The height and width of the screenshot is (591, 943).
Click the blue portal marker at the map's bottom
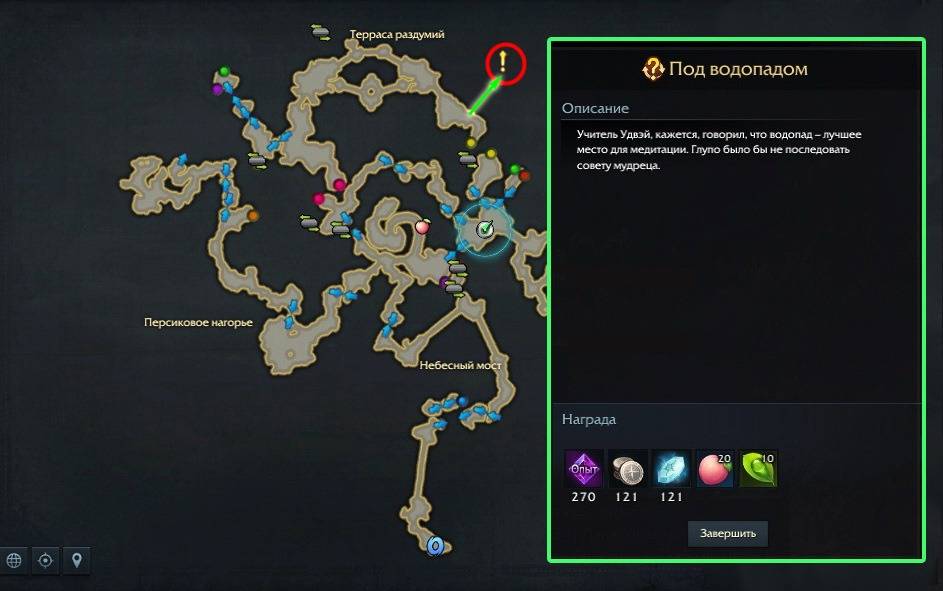click(x=435, y=546)
